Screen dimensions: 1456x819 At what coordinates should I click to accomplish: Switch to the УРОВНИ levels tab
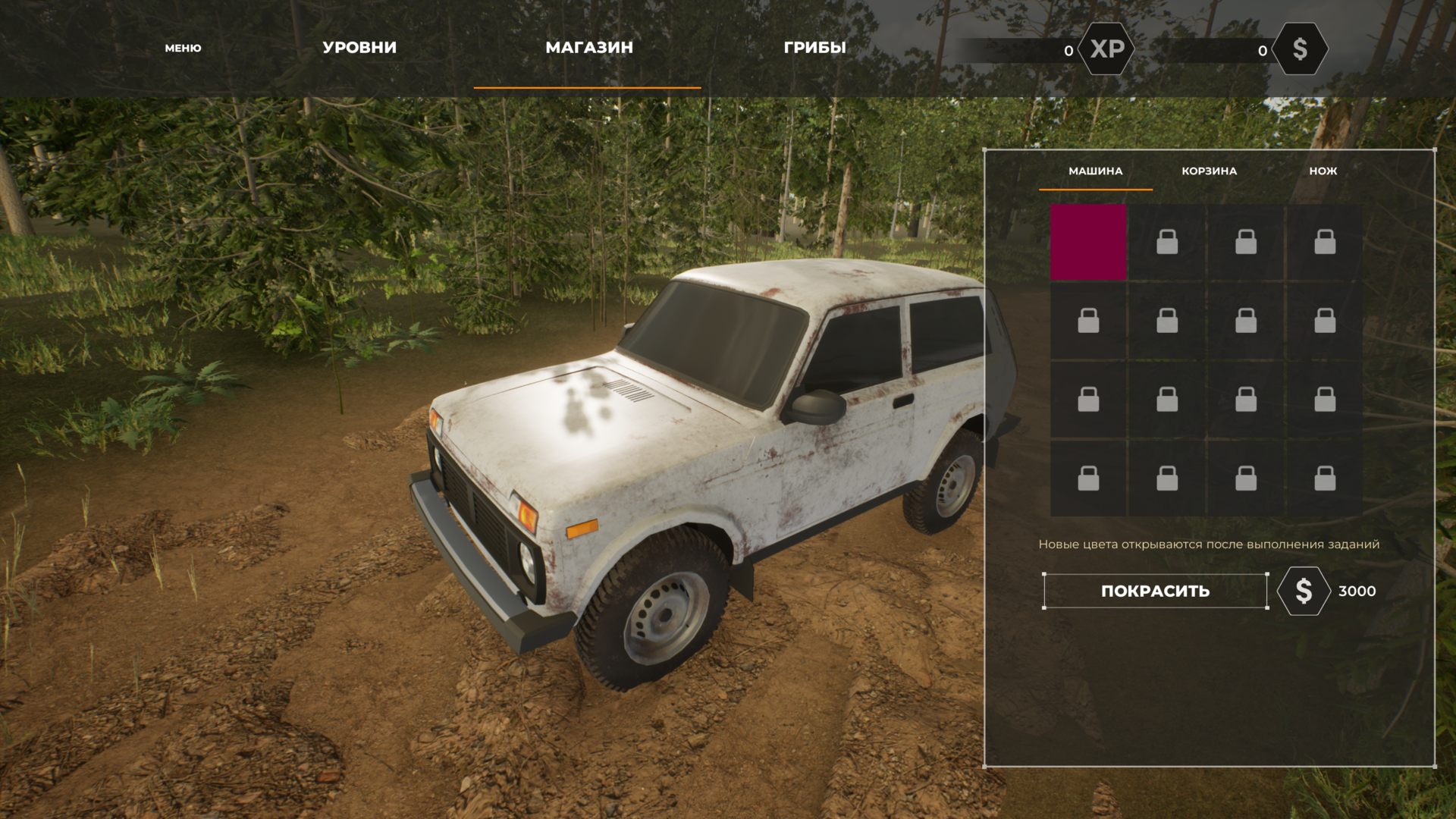pos(359,47)
